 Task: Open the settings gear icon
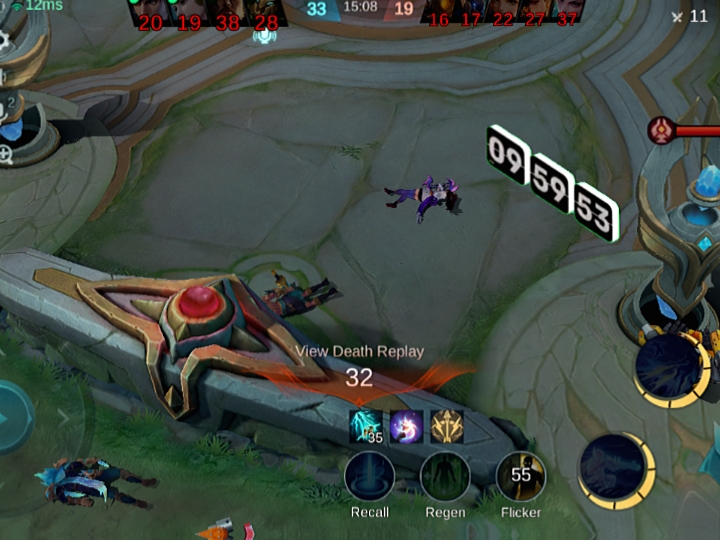click(x=4, y=41)
